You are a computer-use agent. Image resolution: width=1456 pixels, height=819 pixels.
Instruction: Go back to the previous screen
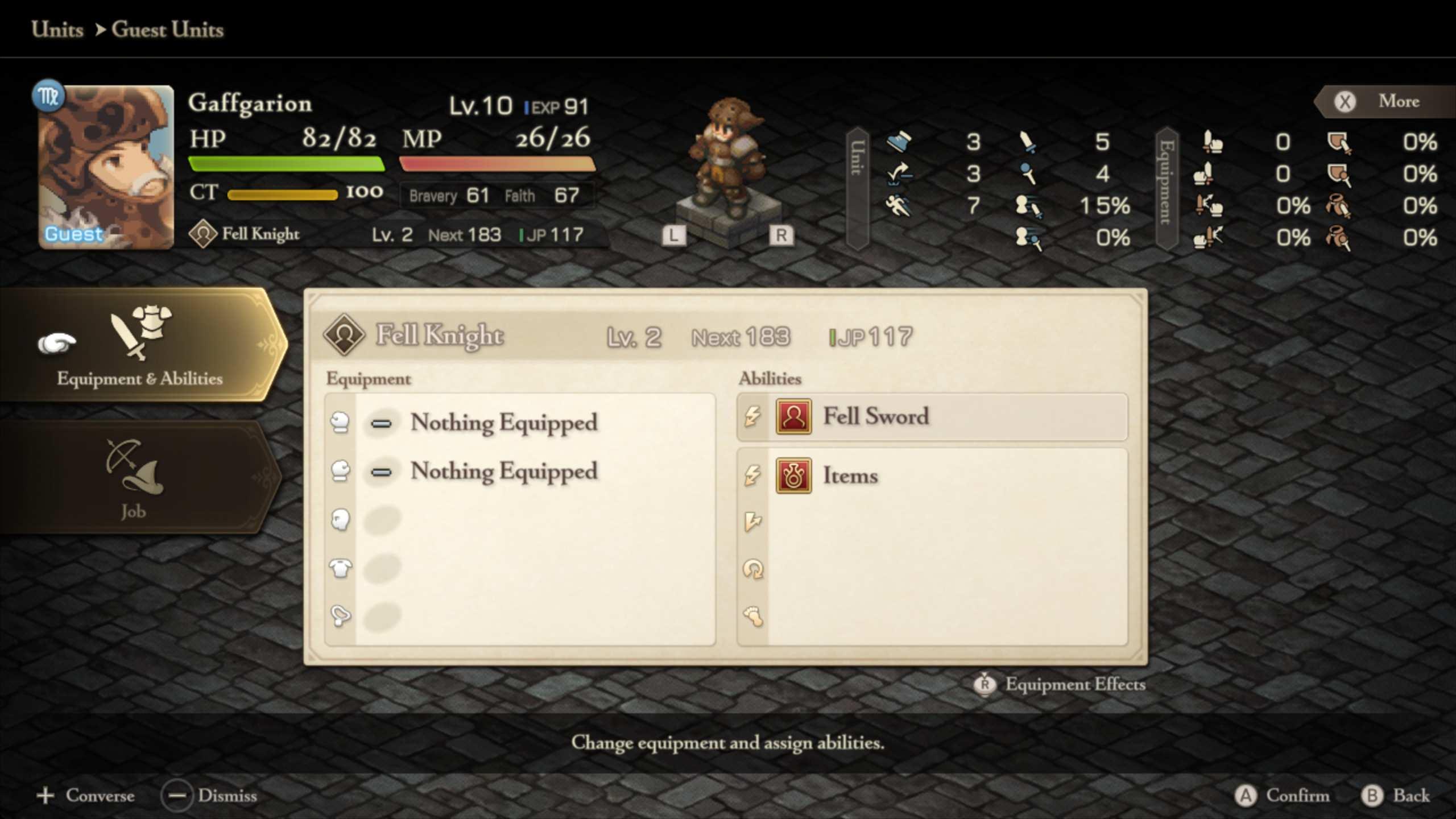[1396, 795]
